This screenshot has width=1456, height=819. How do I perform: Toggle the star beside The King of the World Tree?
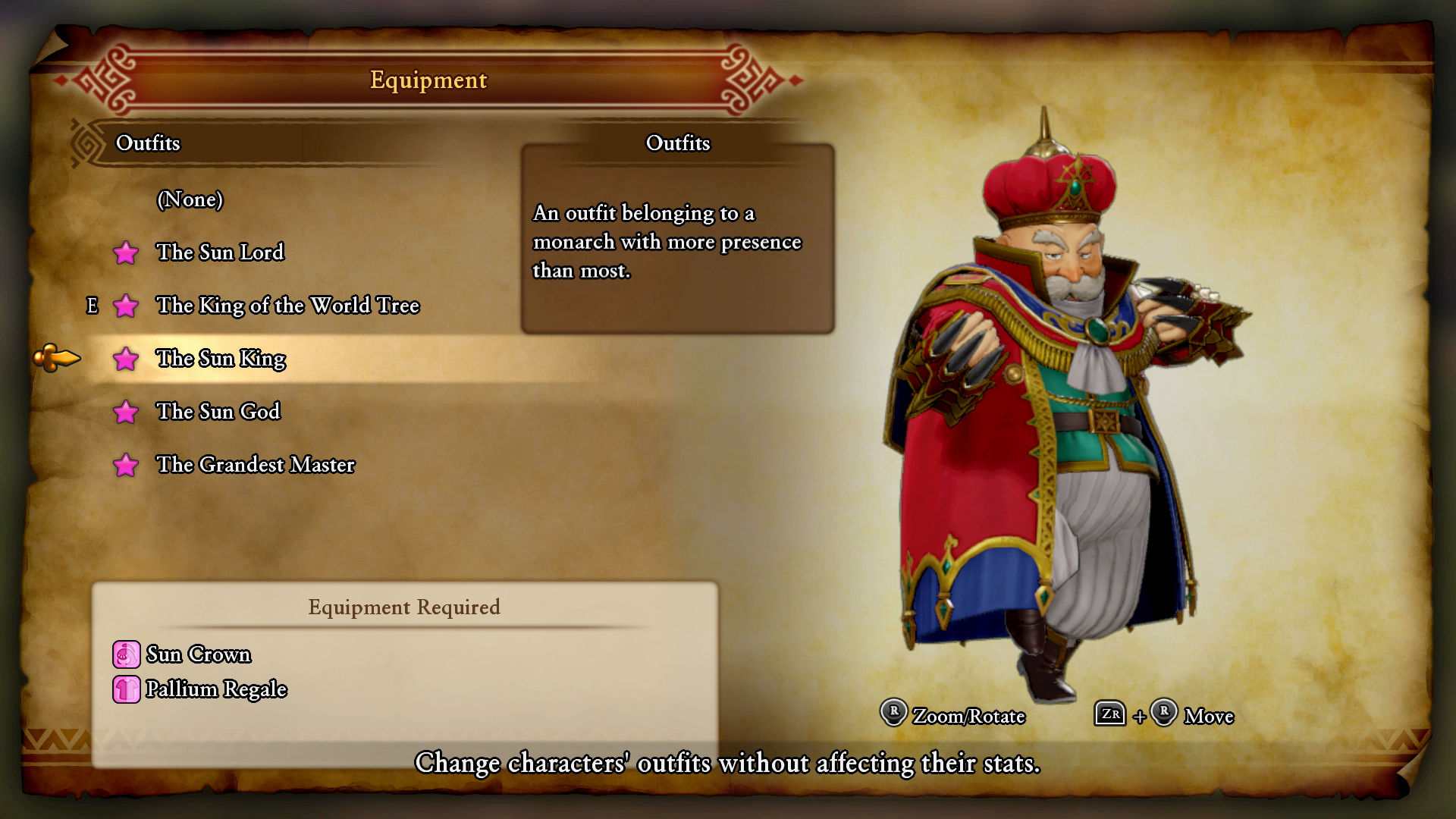[126, 306]
